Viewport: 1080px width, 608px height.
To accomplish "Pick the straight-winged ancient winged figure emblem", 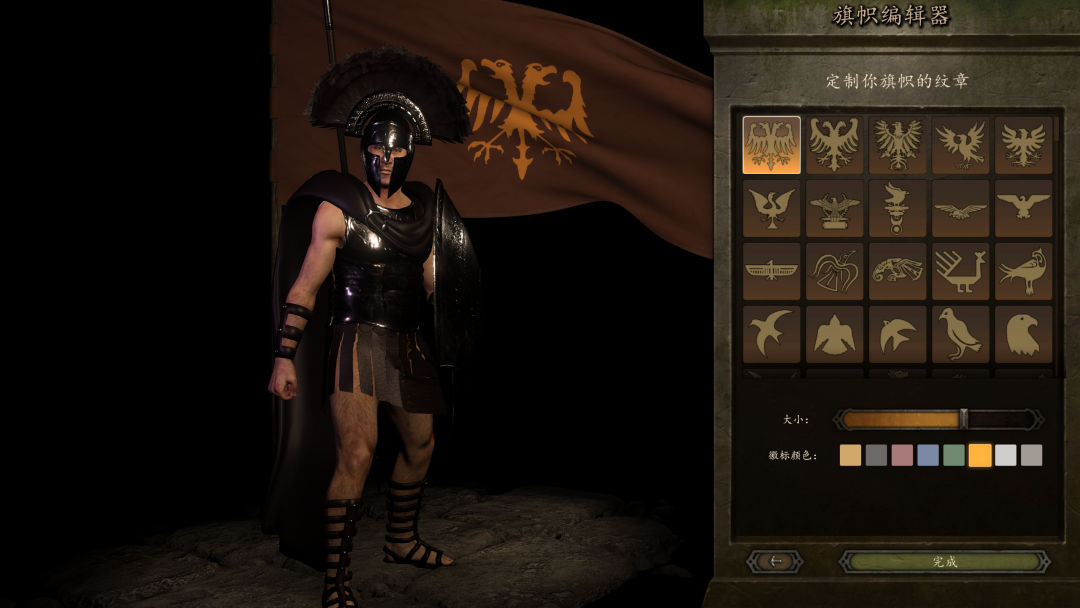I will click(772, 271).
